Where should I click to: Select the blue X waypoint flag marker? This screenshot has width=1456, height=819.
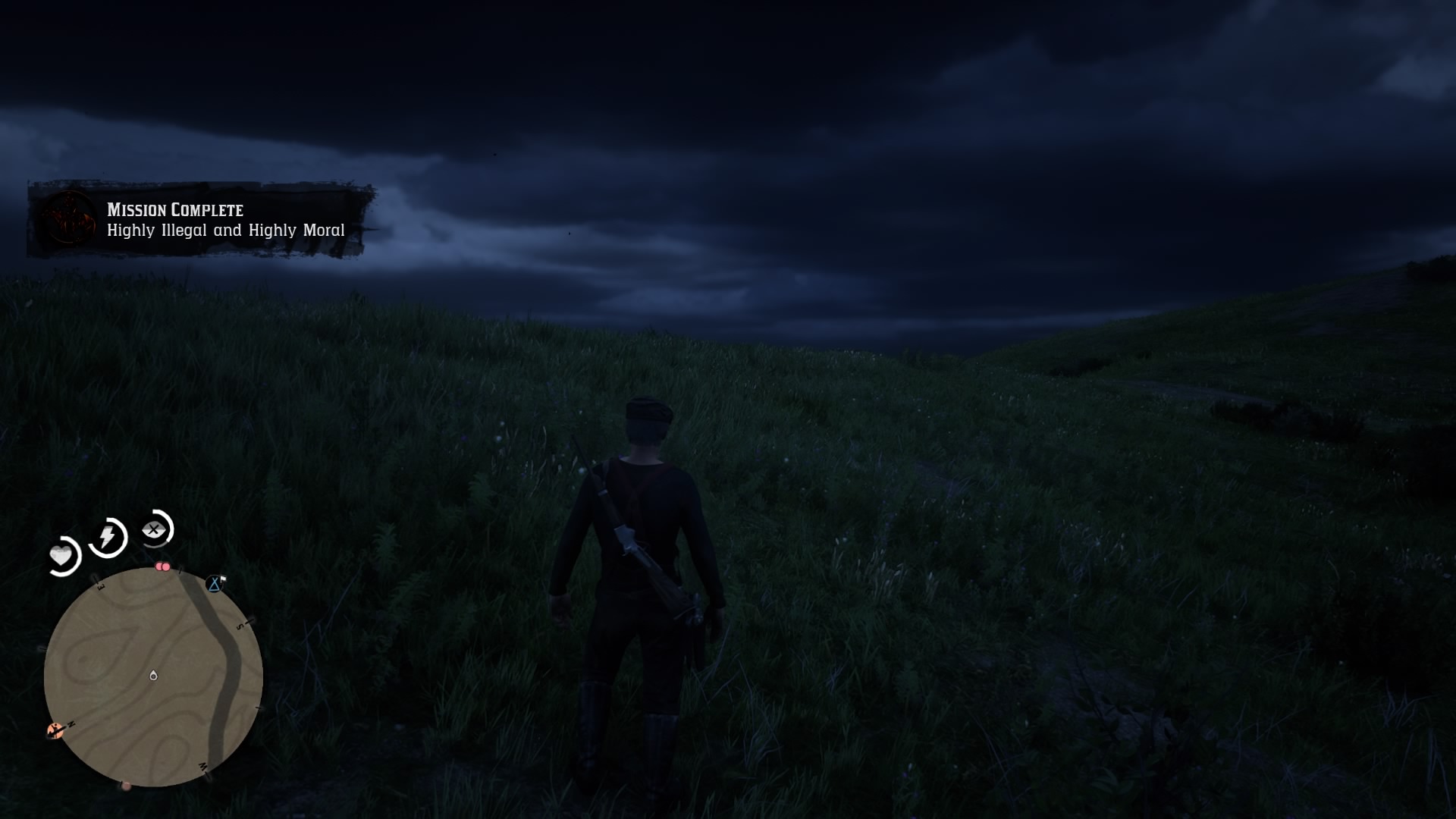[x=215, y=584]
